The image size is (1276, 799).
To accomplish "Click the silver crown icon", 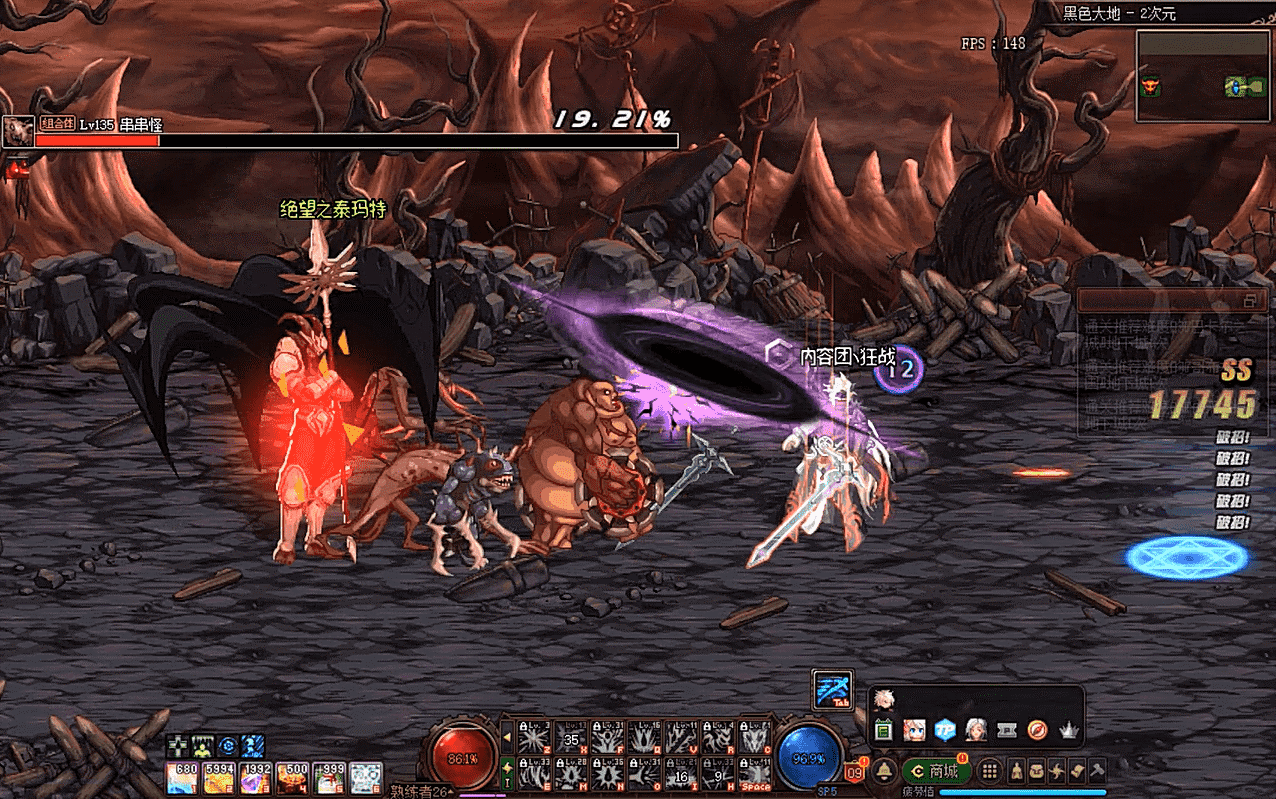I will (x=1070, y=731).
